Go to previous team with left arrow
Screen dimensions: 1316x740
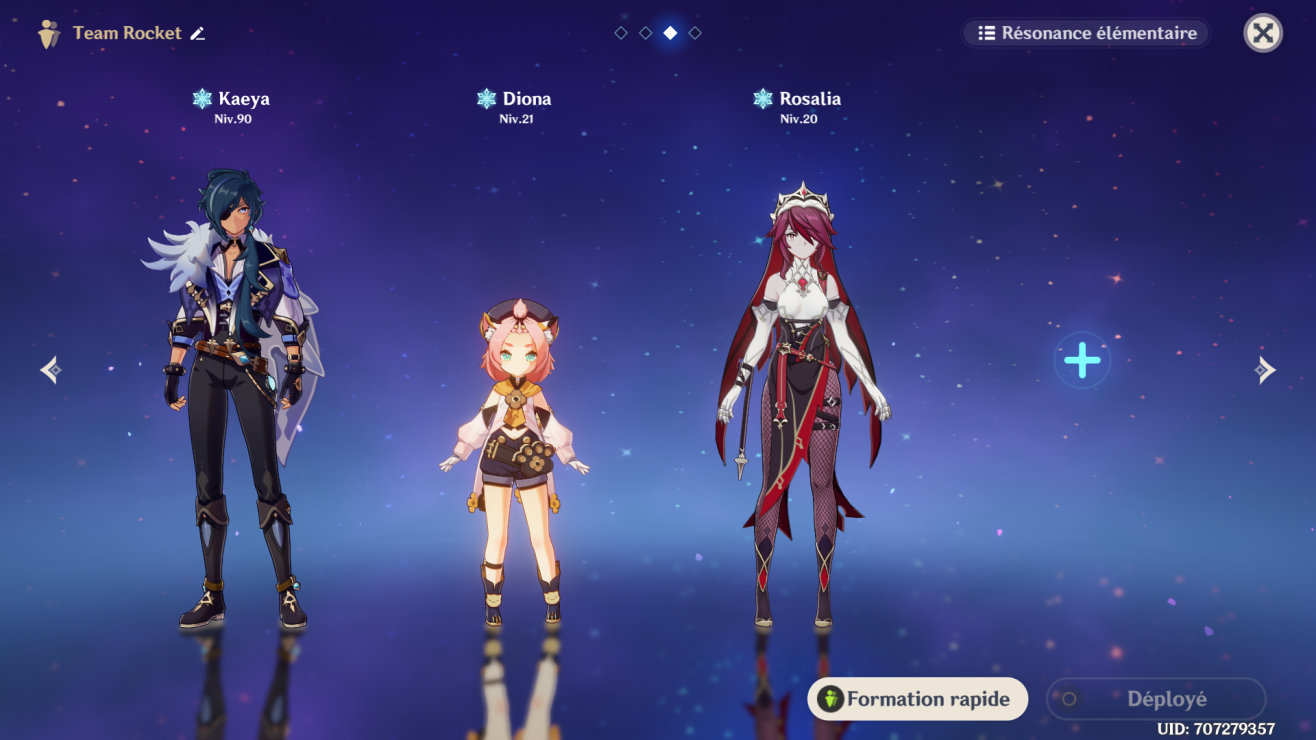[x=51, y=369]
